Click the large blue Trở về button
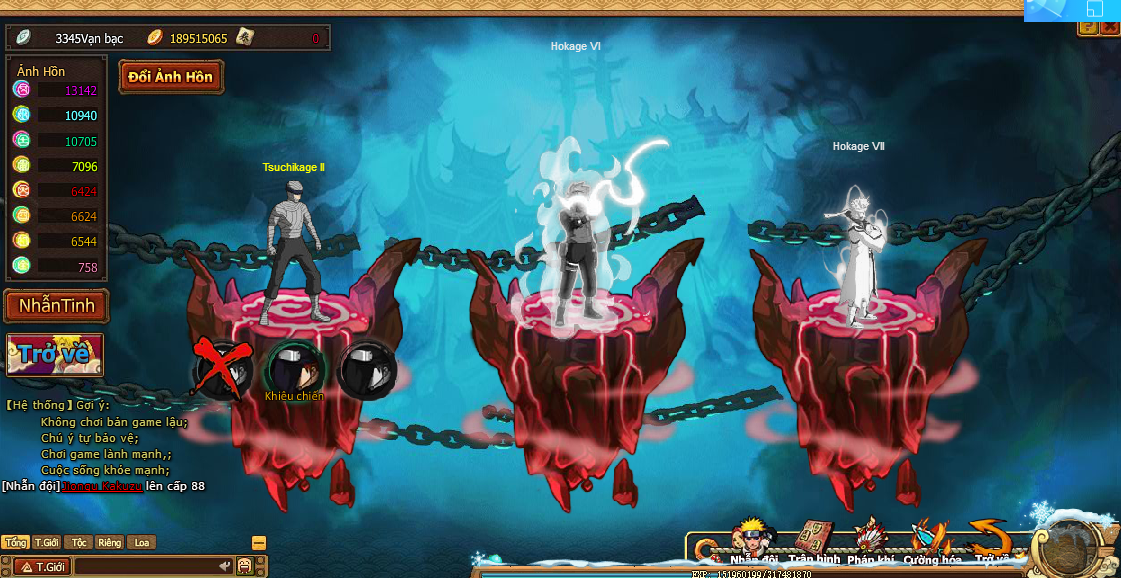Image resolution: width=1121 pixels, height=578 pixels. (55, 353)
